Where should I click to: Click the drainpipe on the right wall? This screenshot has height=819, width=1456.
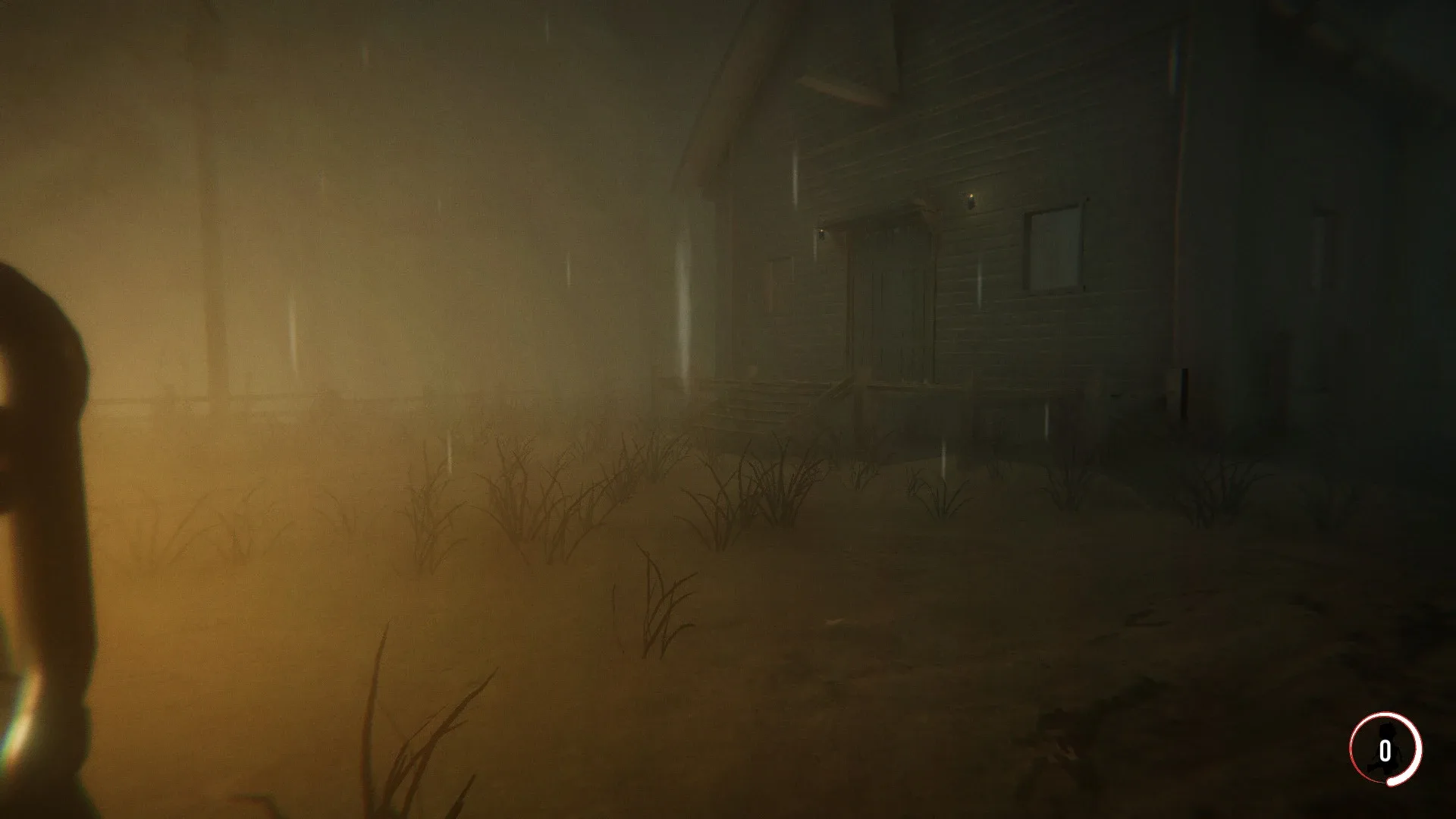tap(1184, 392)
